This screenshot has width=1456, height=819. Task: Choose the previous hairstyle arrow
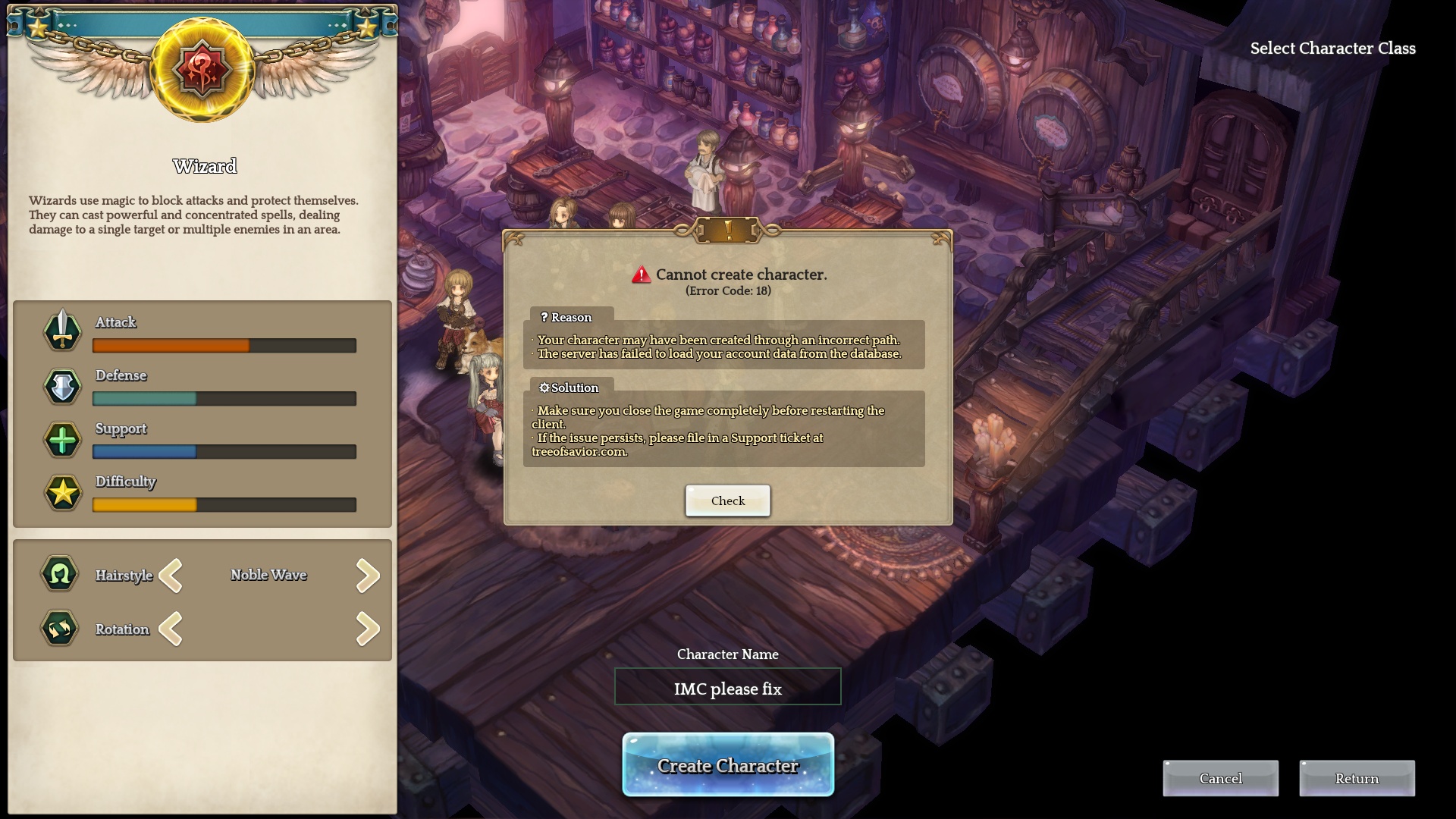coord(171,576)
